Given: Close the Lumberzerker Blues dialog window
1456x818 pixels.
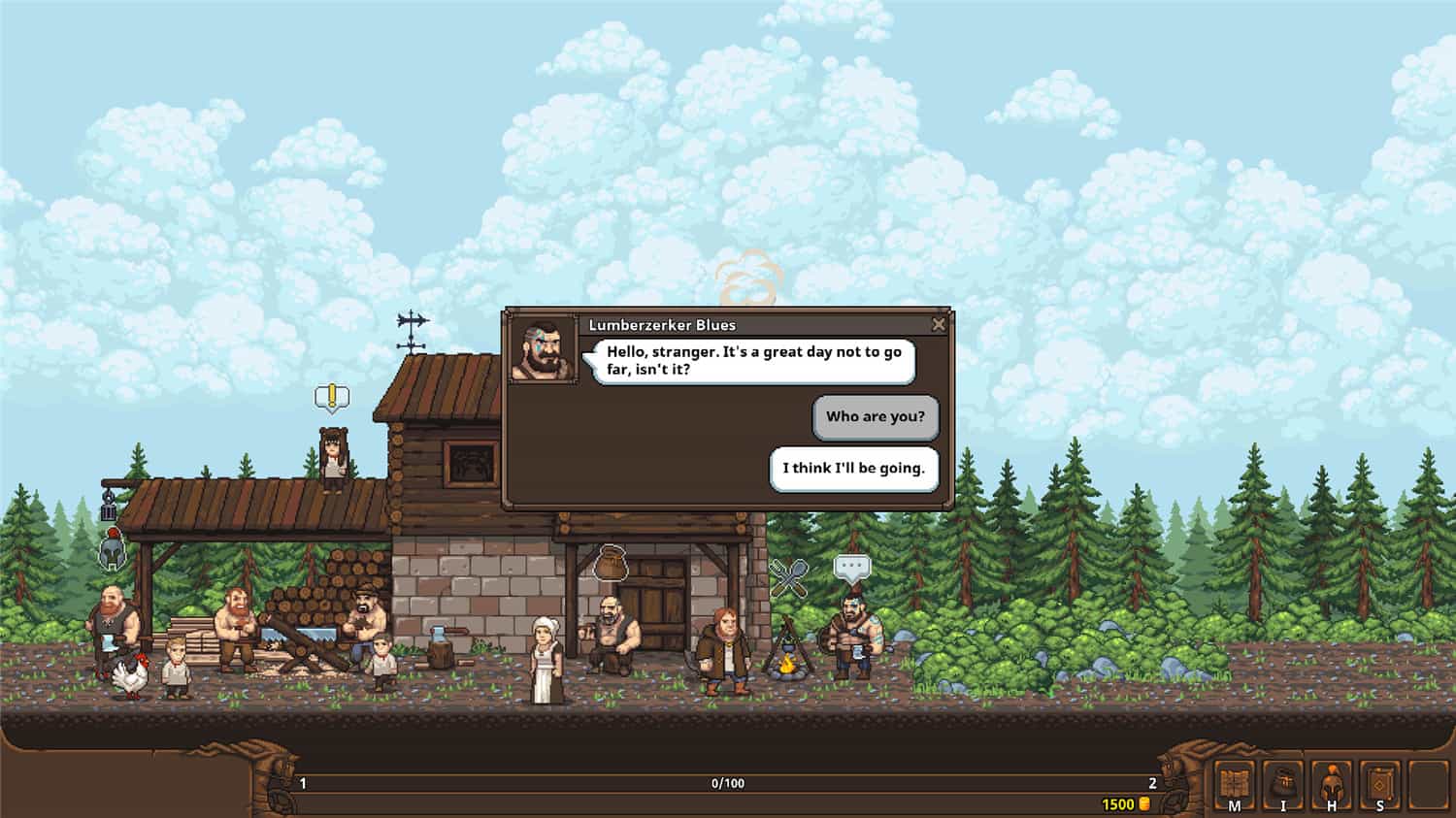Looking at the screenshot, I should [x=939, y=325].
